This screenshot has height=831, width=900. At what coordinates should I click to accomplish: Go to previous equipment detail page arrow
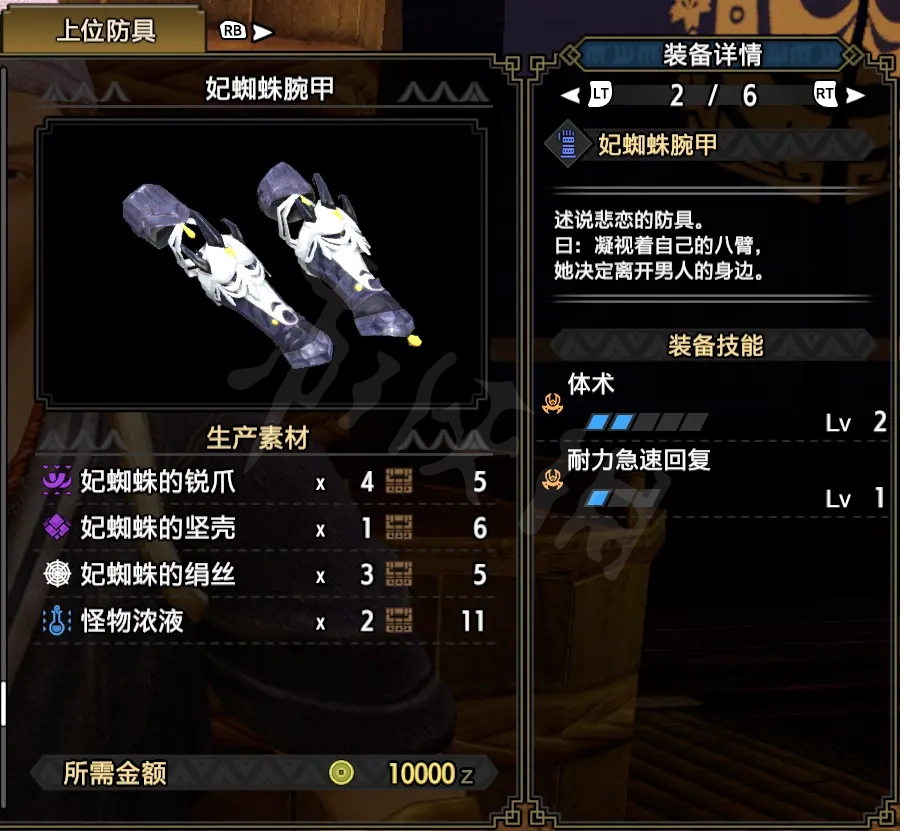pos(571,96)
